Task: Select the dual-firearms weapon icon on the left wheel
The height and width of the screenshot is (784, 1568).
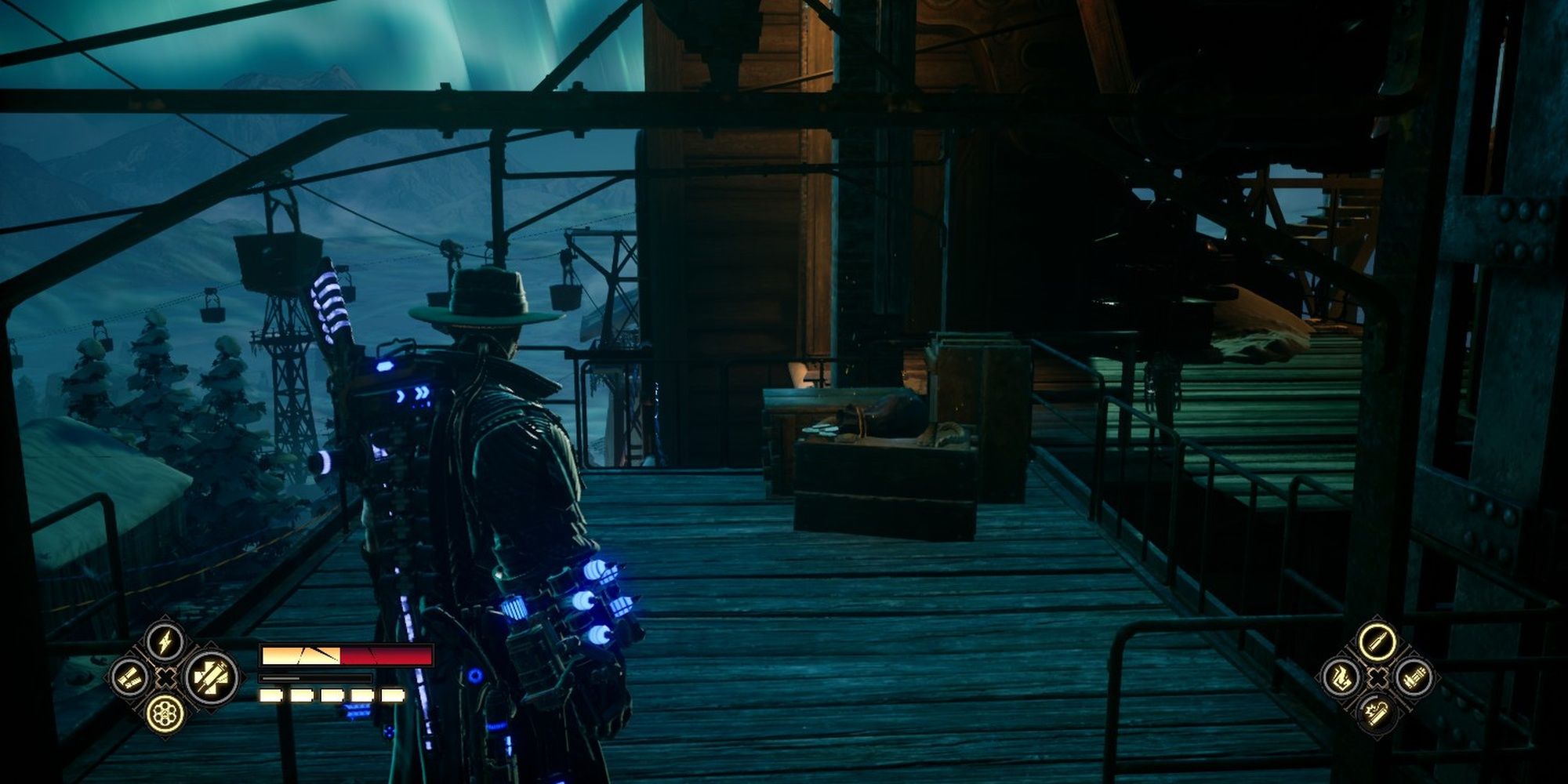Action: click(x=129, y=678)
